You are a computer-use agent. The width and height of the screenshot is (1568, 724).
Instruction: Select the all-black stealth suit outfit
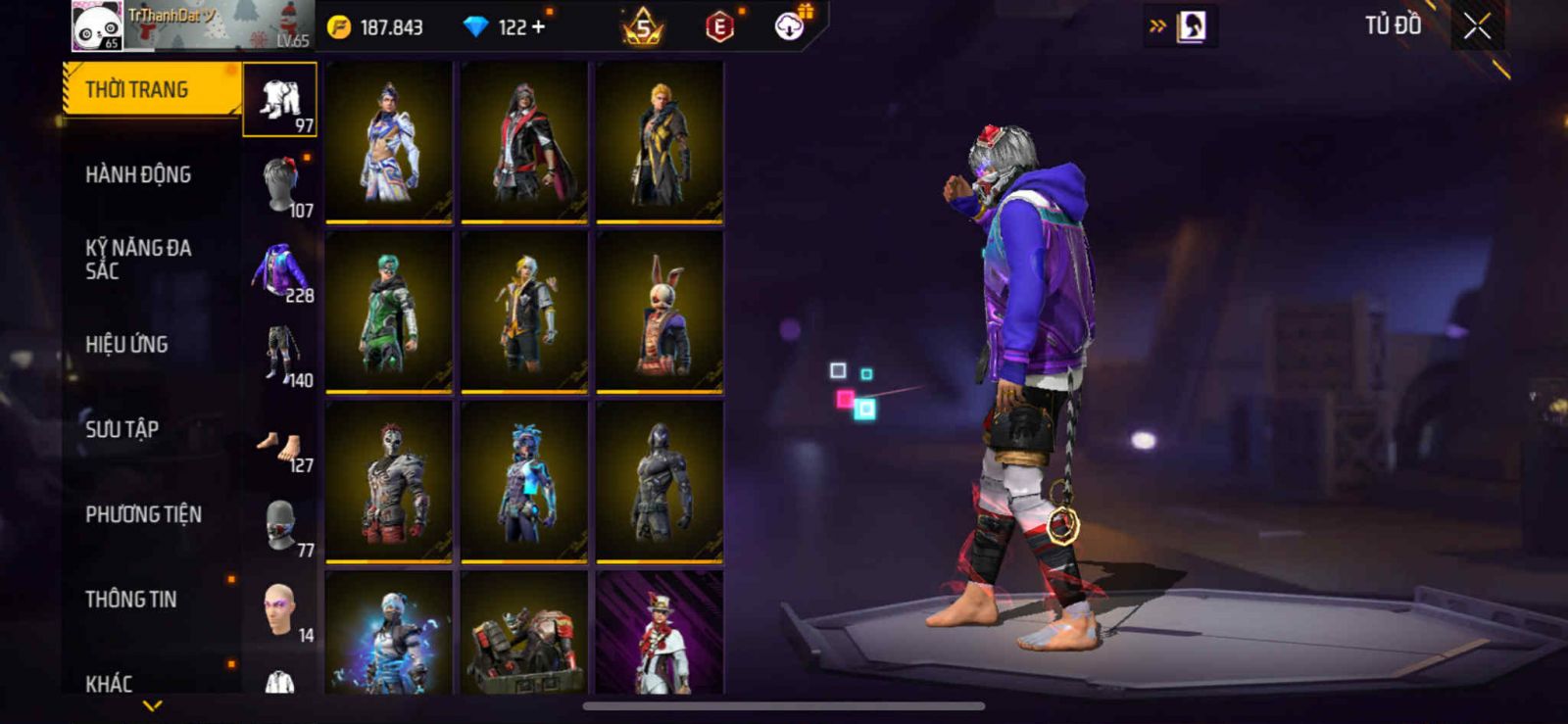tap(660, 482)
